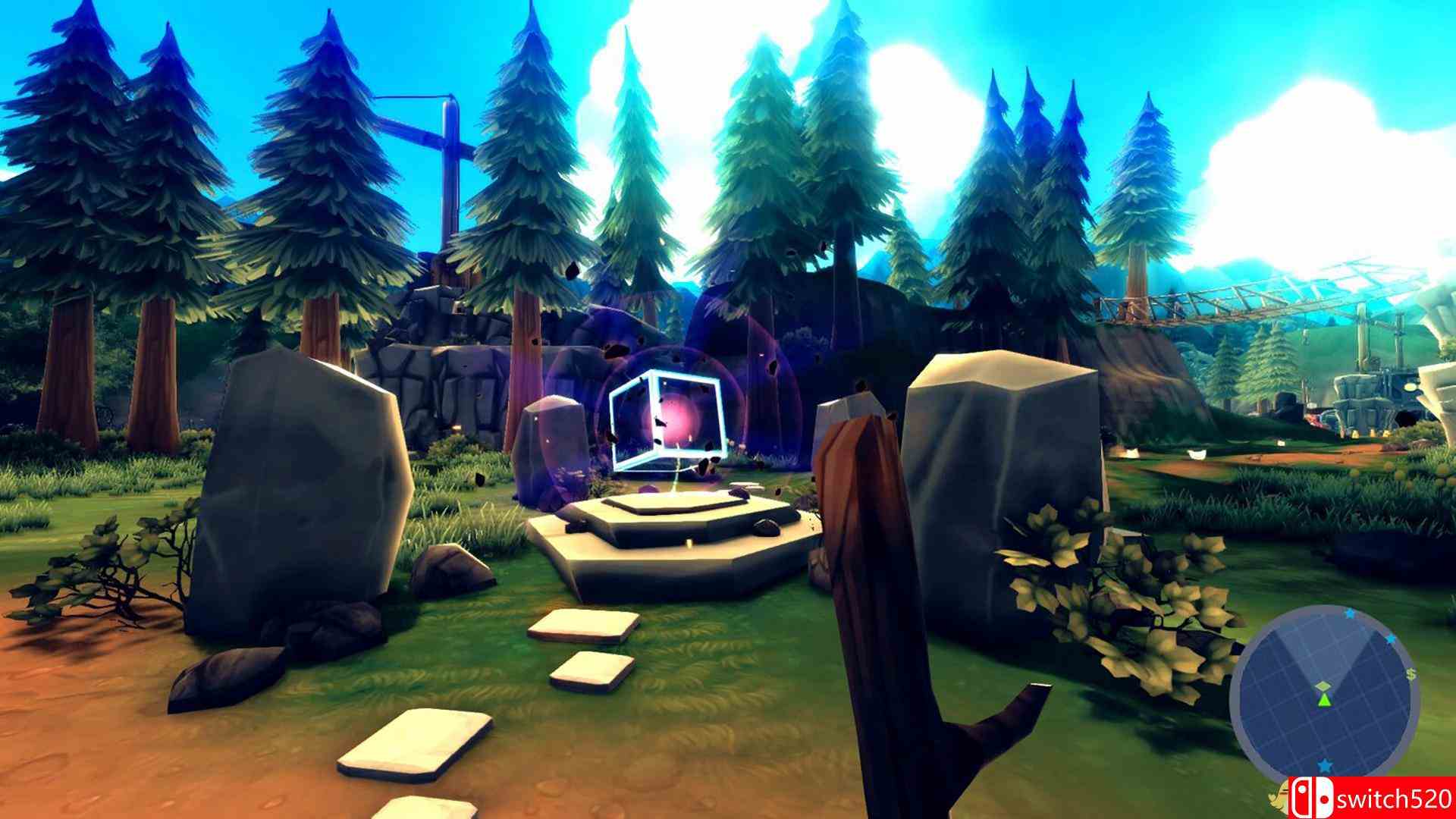Click the small star near the minimap's upper-right edge
Image resolution: width=1456 pixels, height=819 pixels.
point(1389,639)
